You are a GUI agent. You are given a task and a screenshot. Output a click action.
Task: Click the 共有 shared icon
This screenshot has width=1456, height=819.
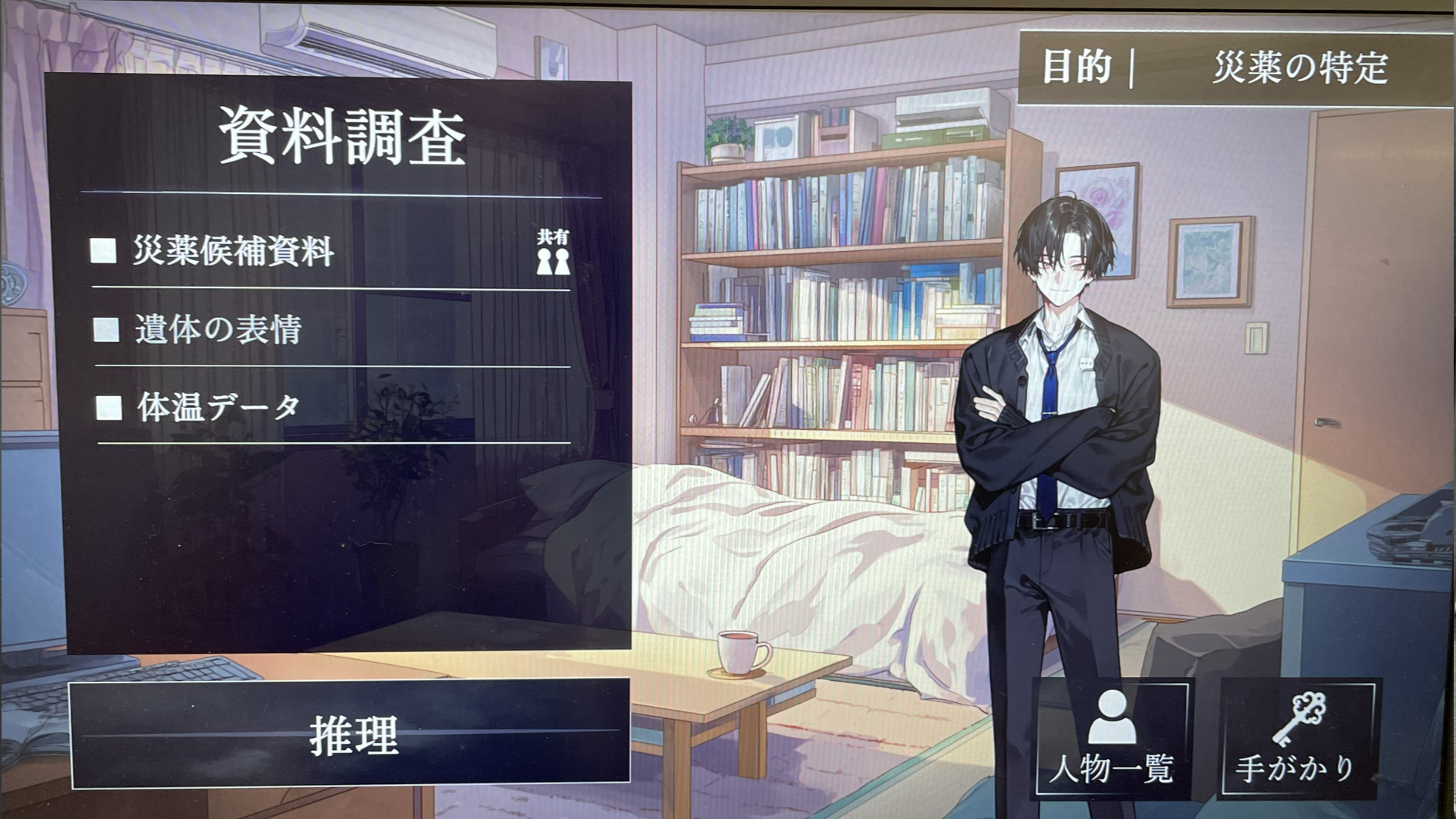553,252
